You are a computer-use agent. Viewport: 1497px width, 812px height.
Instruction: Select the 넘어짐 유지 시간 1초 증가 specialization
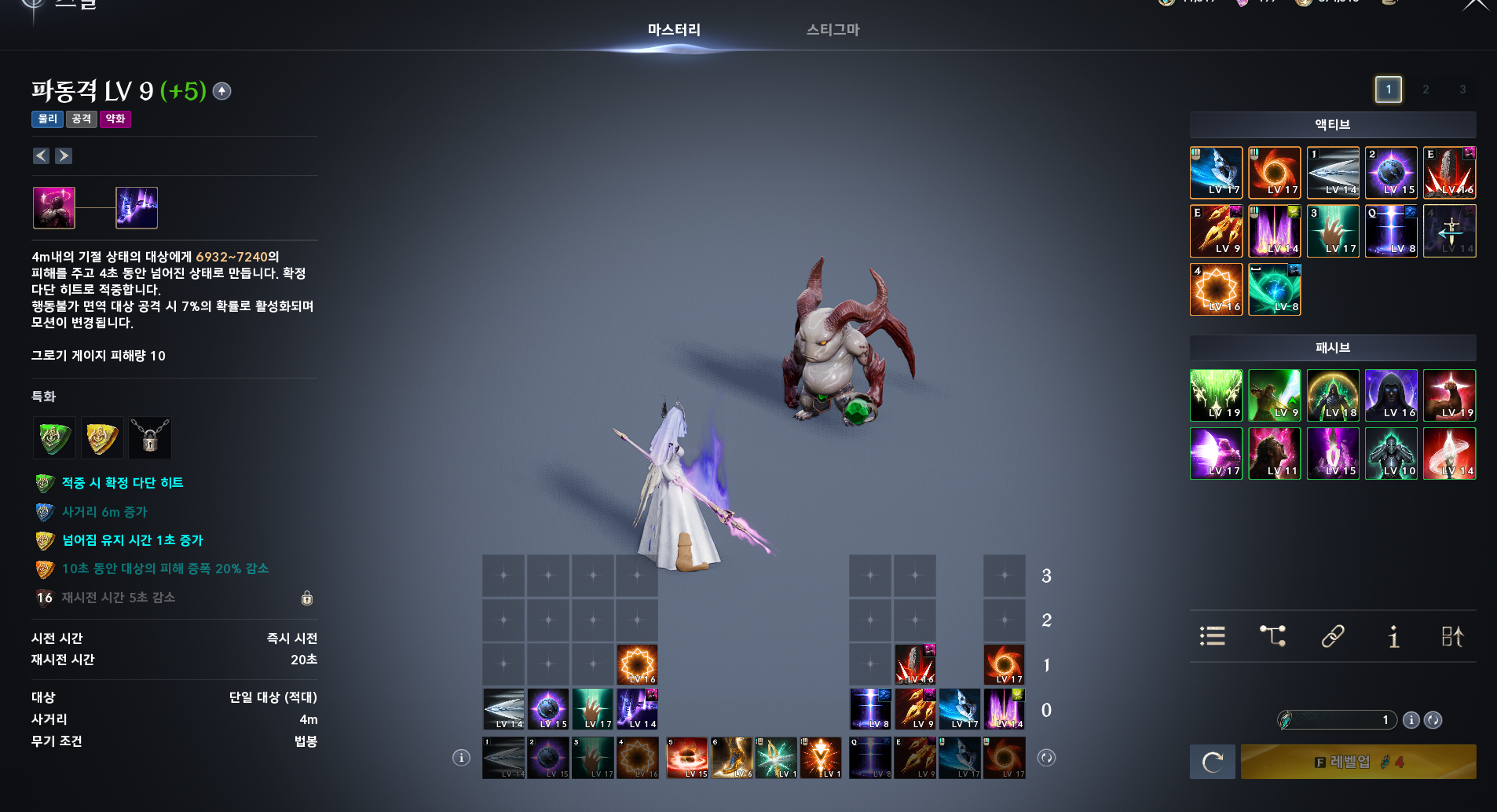click(132, 540)
